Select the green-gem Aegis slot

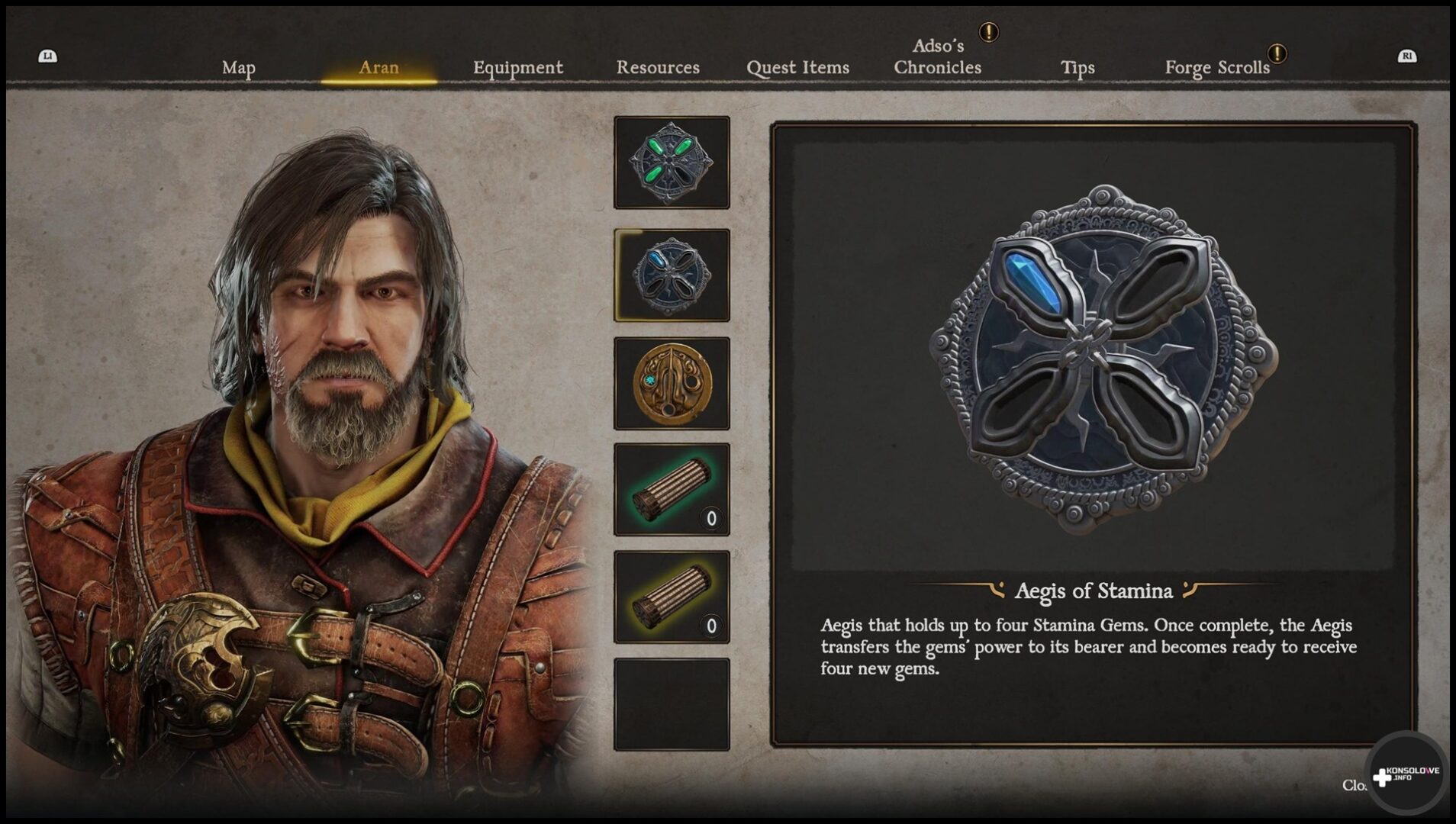(x=672, y=163)
